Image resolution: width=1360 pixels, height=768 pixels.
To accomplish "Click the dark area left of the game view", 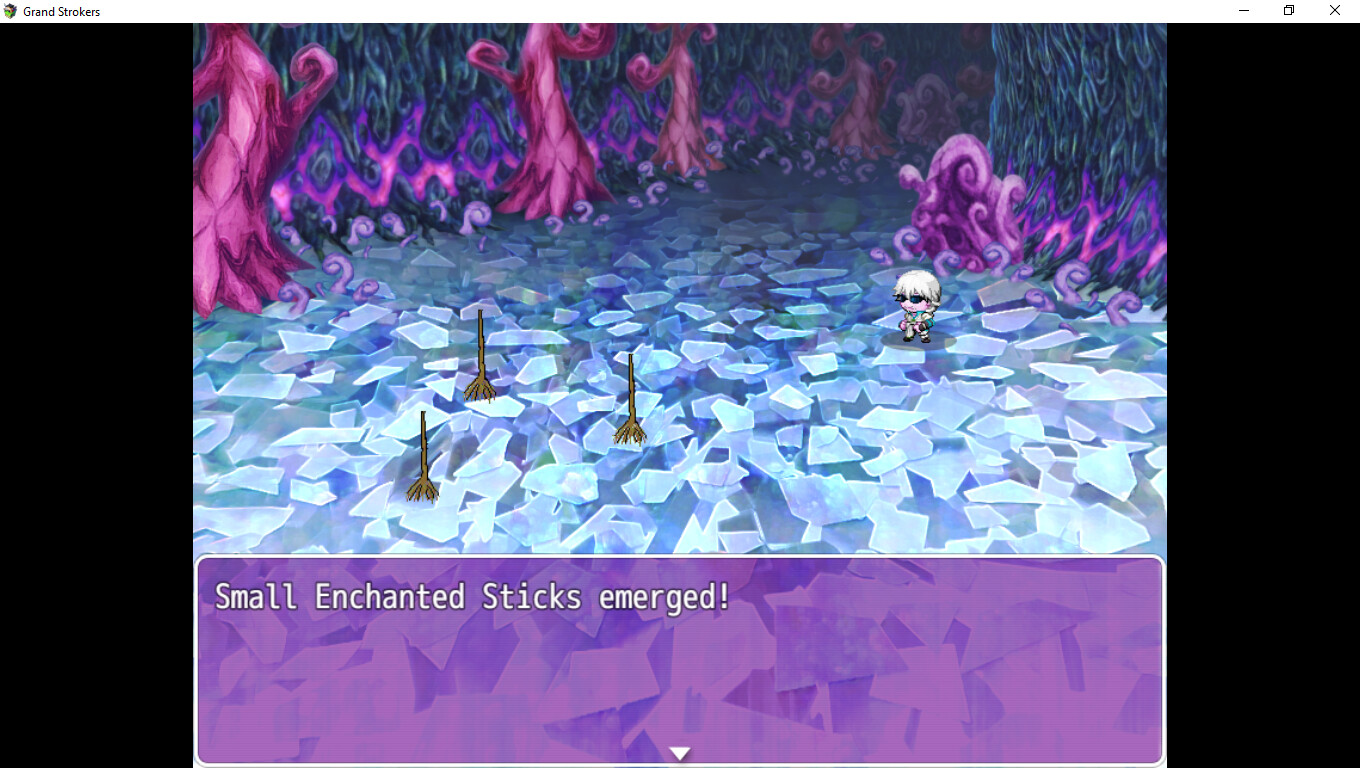I will click(x=95, y=400).
